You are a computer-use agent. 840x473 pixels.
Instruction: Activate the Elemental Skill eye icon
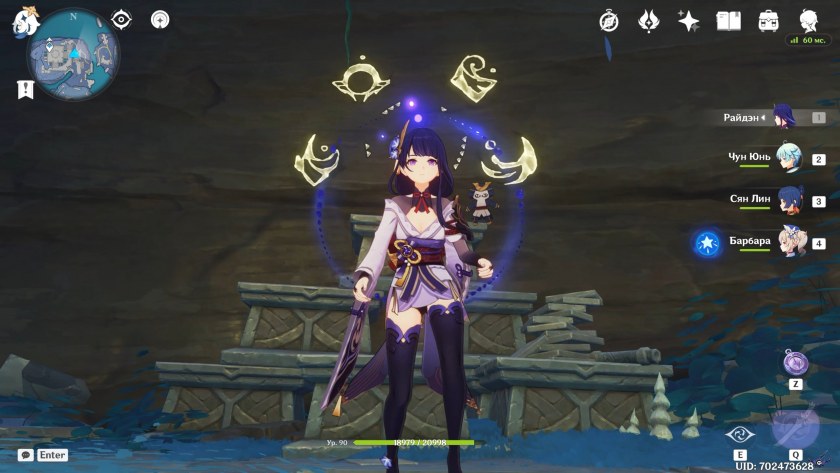click(739, 436)
